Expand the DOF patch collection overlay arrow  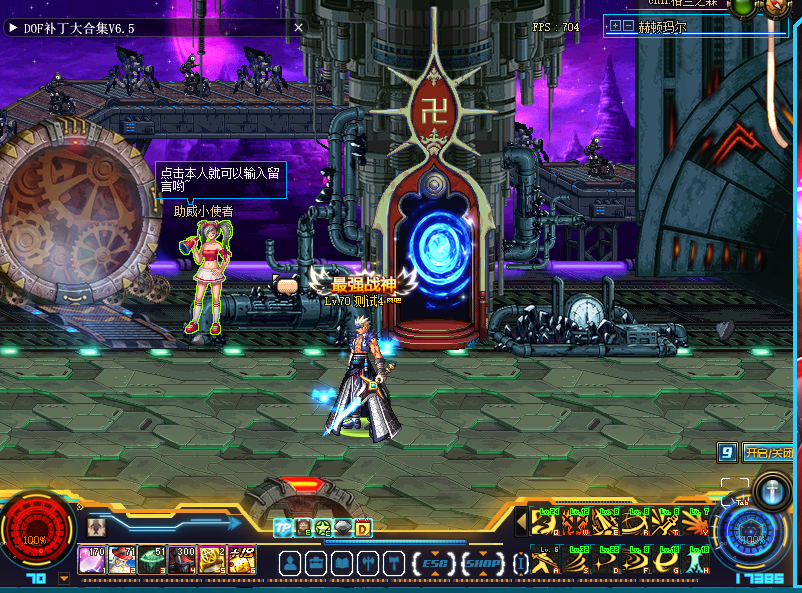click(x=13, y=28)
